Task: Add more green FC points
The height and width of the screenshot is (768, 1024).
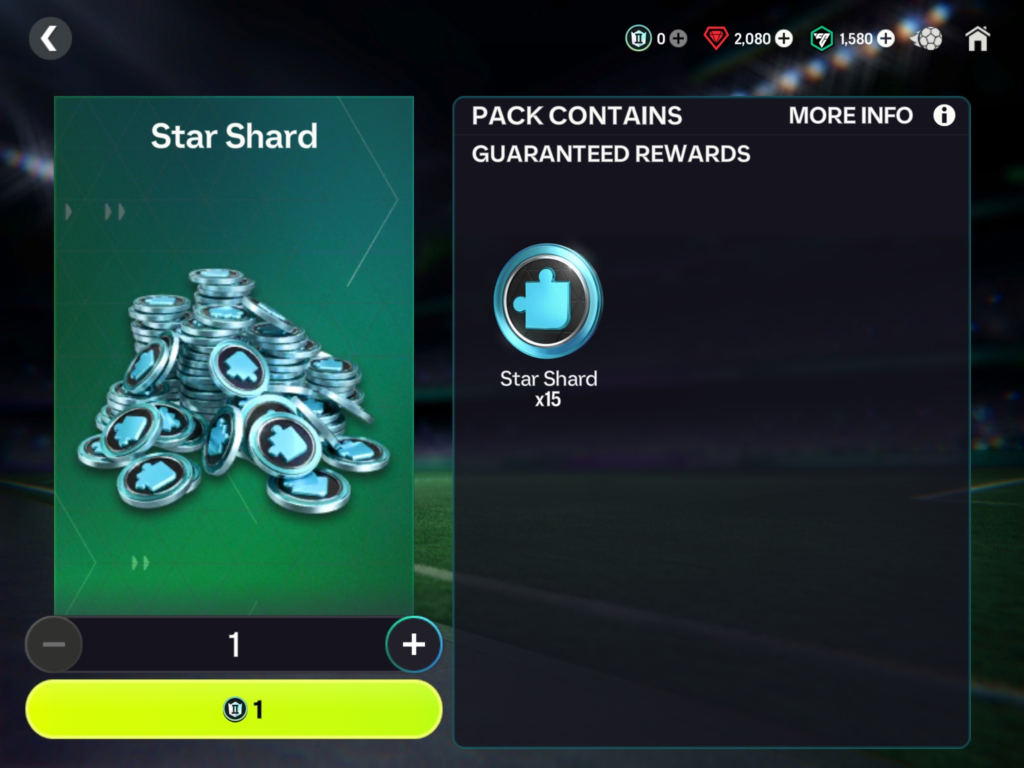Action: coord(885,39)
